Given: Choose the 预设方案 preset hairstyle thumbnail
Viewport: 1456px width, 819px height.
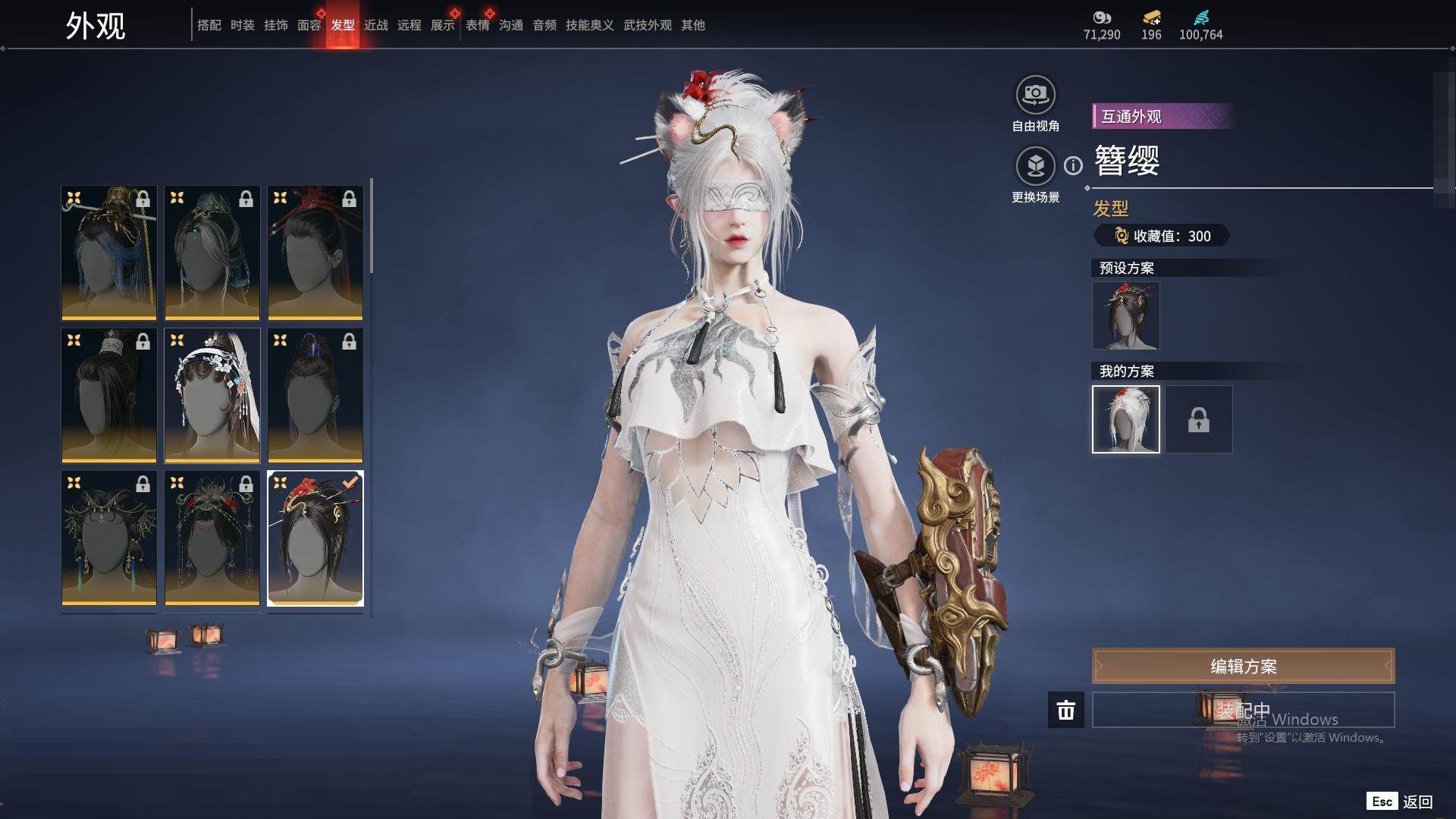Looking at the screenshot, I should [1125, 315].
